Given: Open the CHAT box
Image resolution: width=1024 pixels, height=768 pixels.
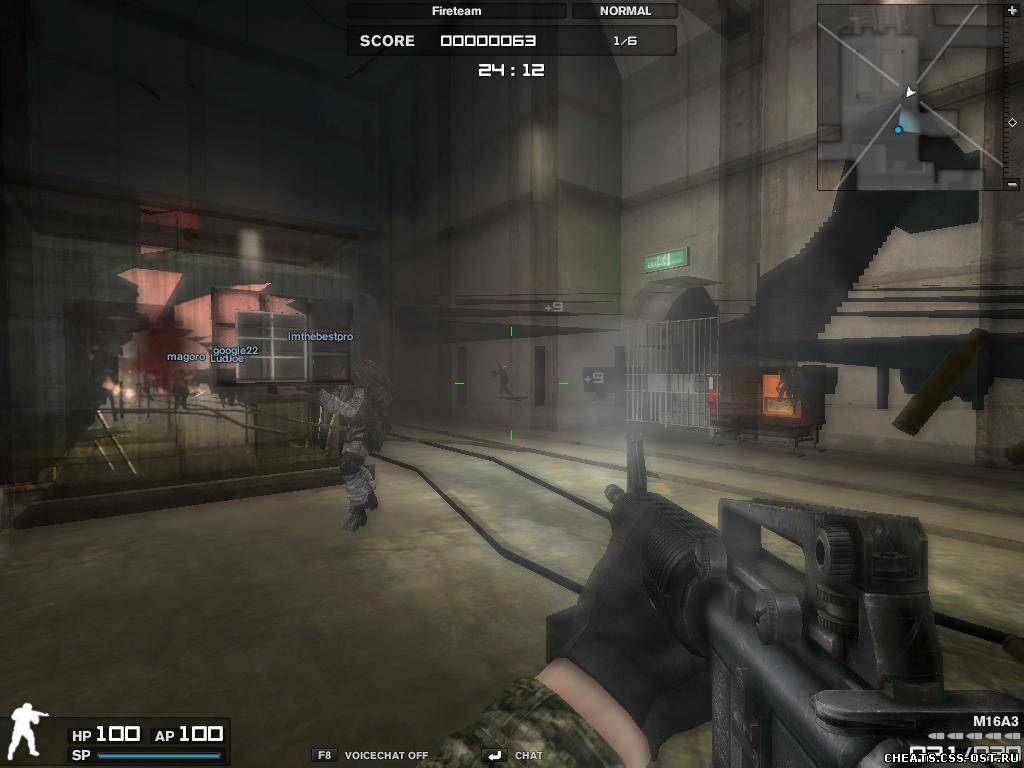Looking at the screenshot, I should (528, 755).
